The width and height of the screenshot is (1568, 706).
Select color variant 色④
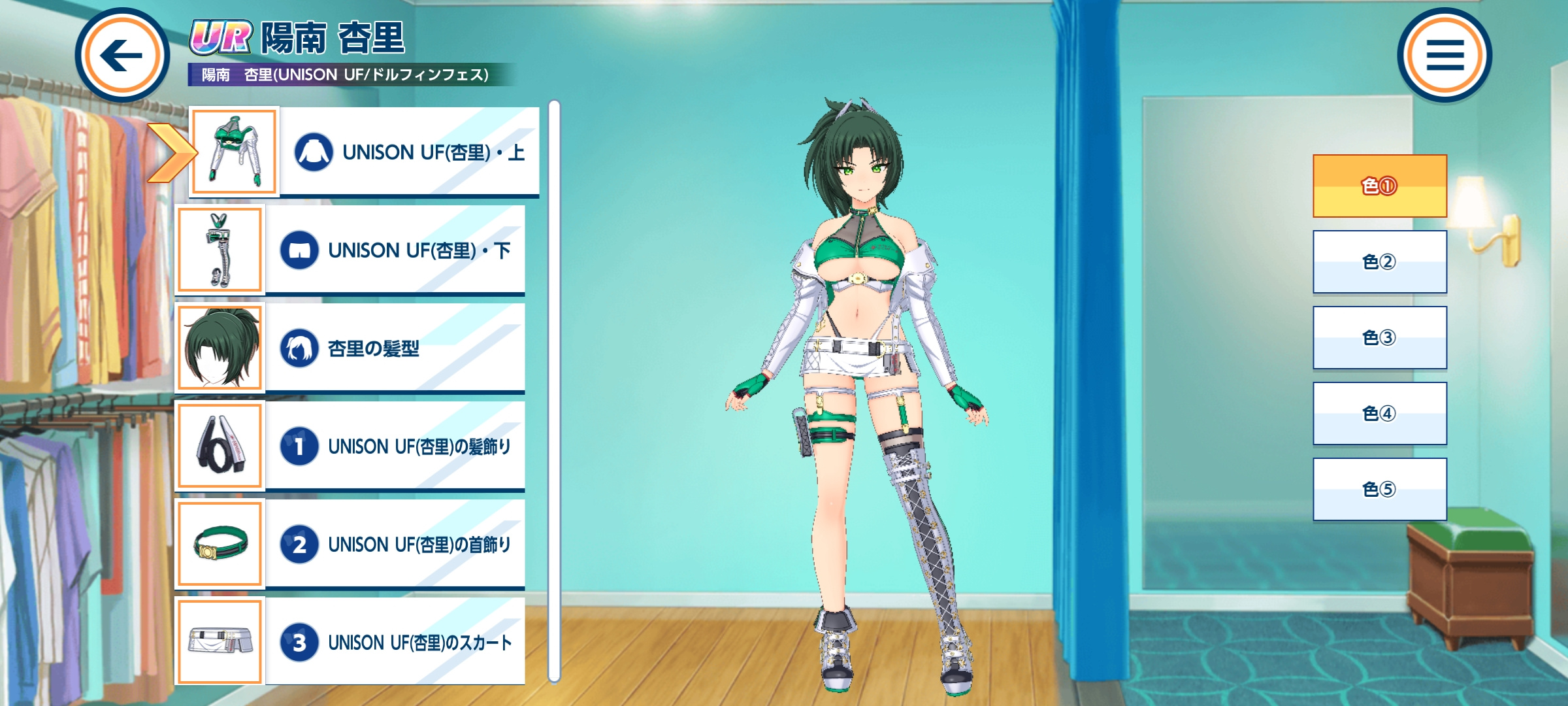click(x=1380, y=413)
